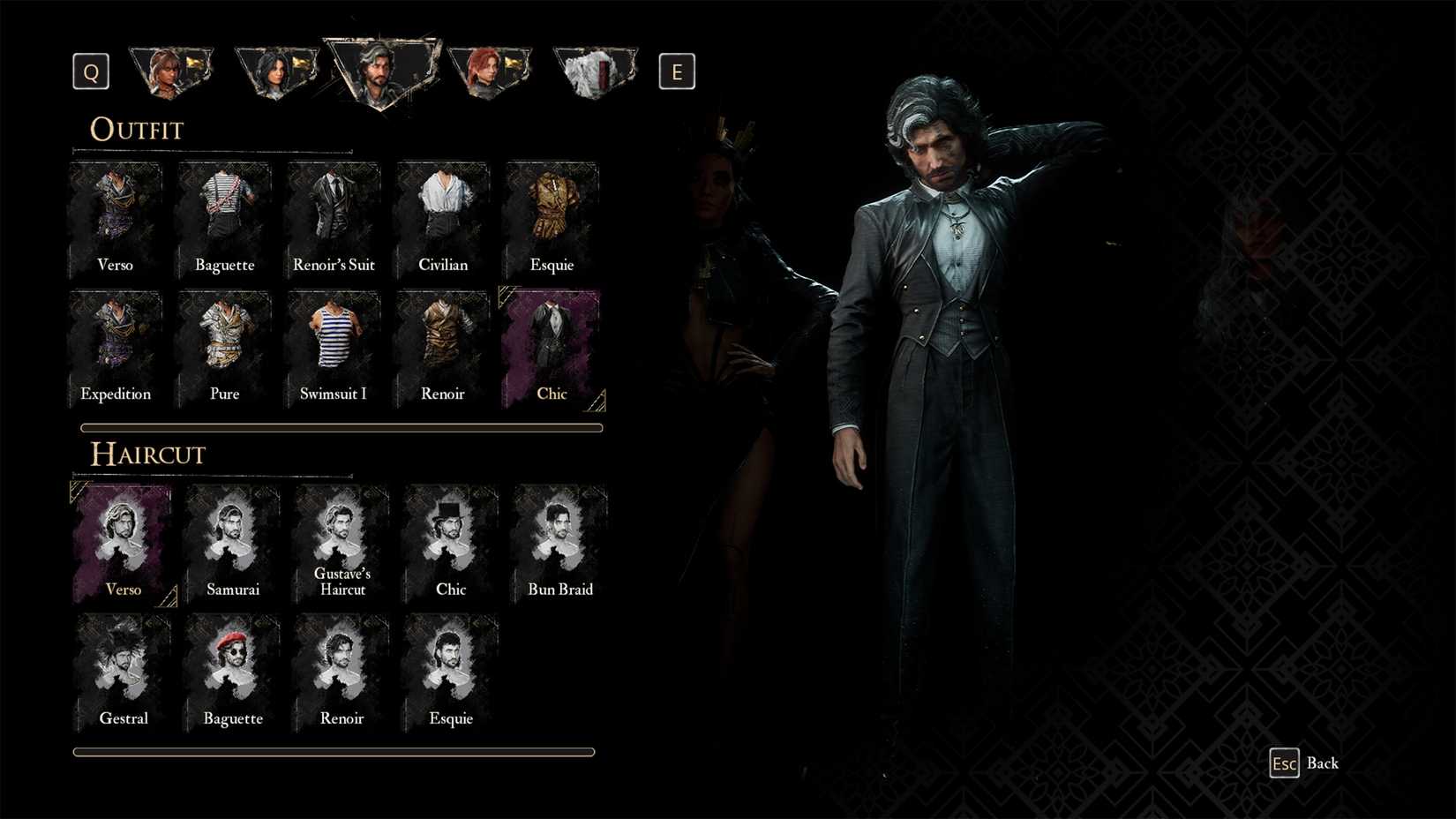Equip the Swimsuit I outfit
The image size is (1456, 819).
click(x=334, y=346)
